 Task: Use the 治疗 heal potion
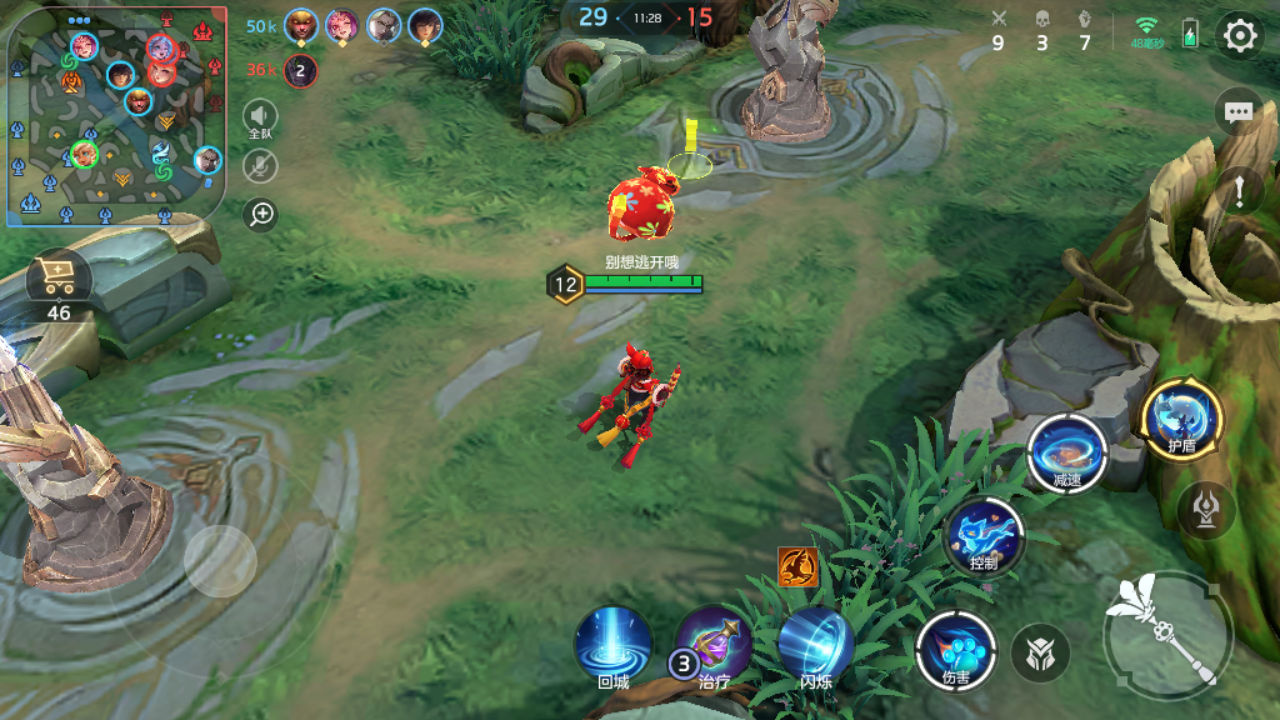point(715,645)
